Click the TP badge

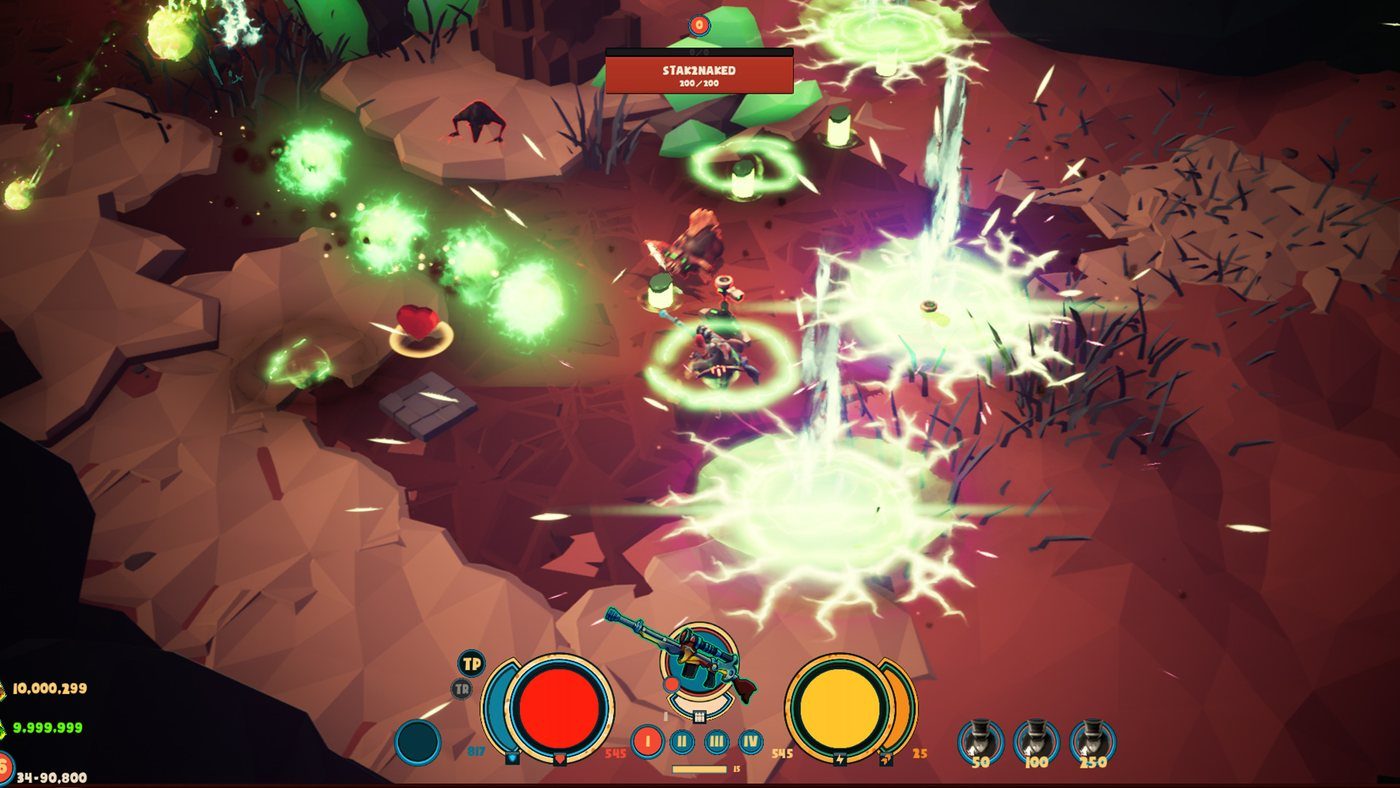tap(471, 663)
